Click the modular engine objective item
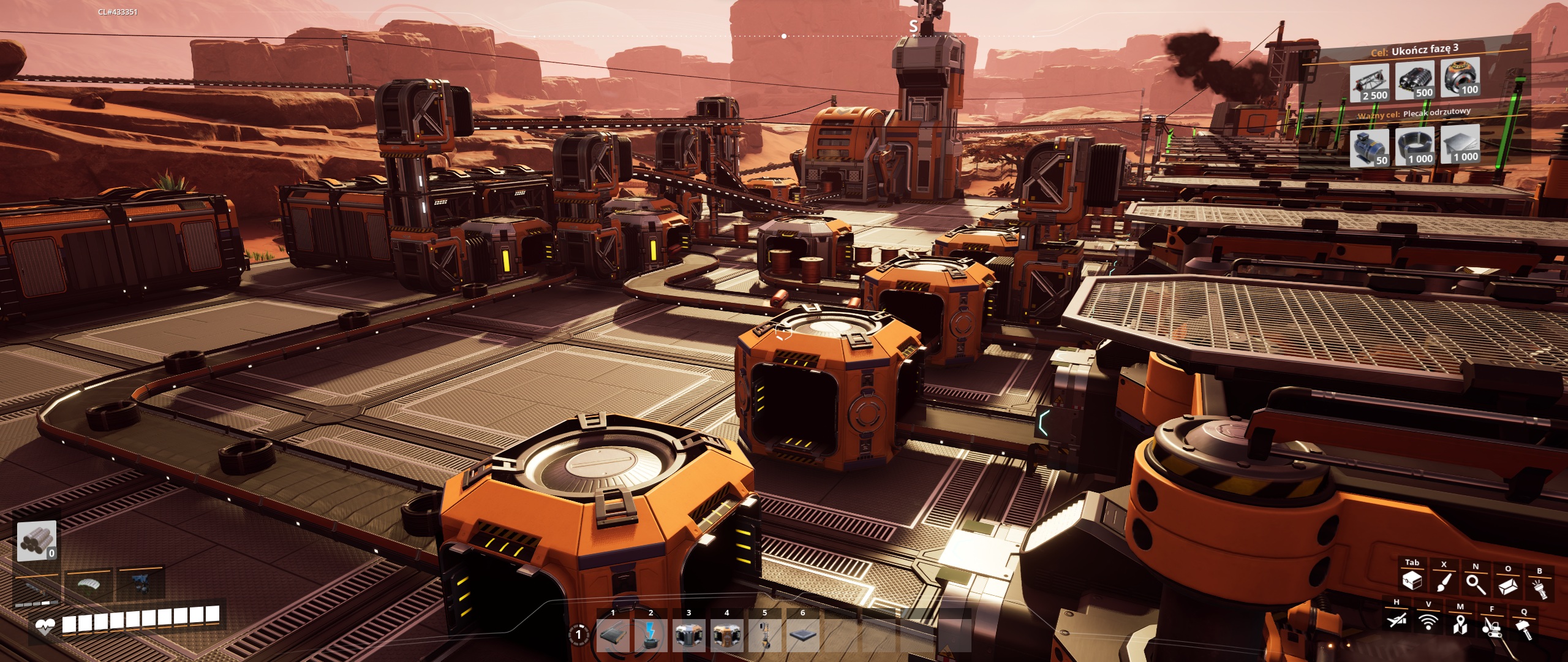This screenshot has width=1568, height=662. [1415, 80]
